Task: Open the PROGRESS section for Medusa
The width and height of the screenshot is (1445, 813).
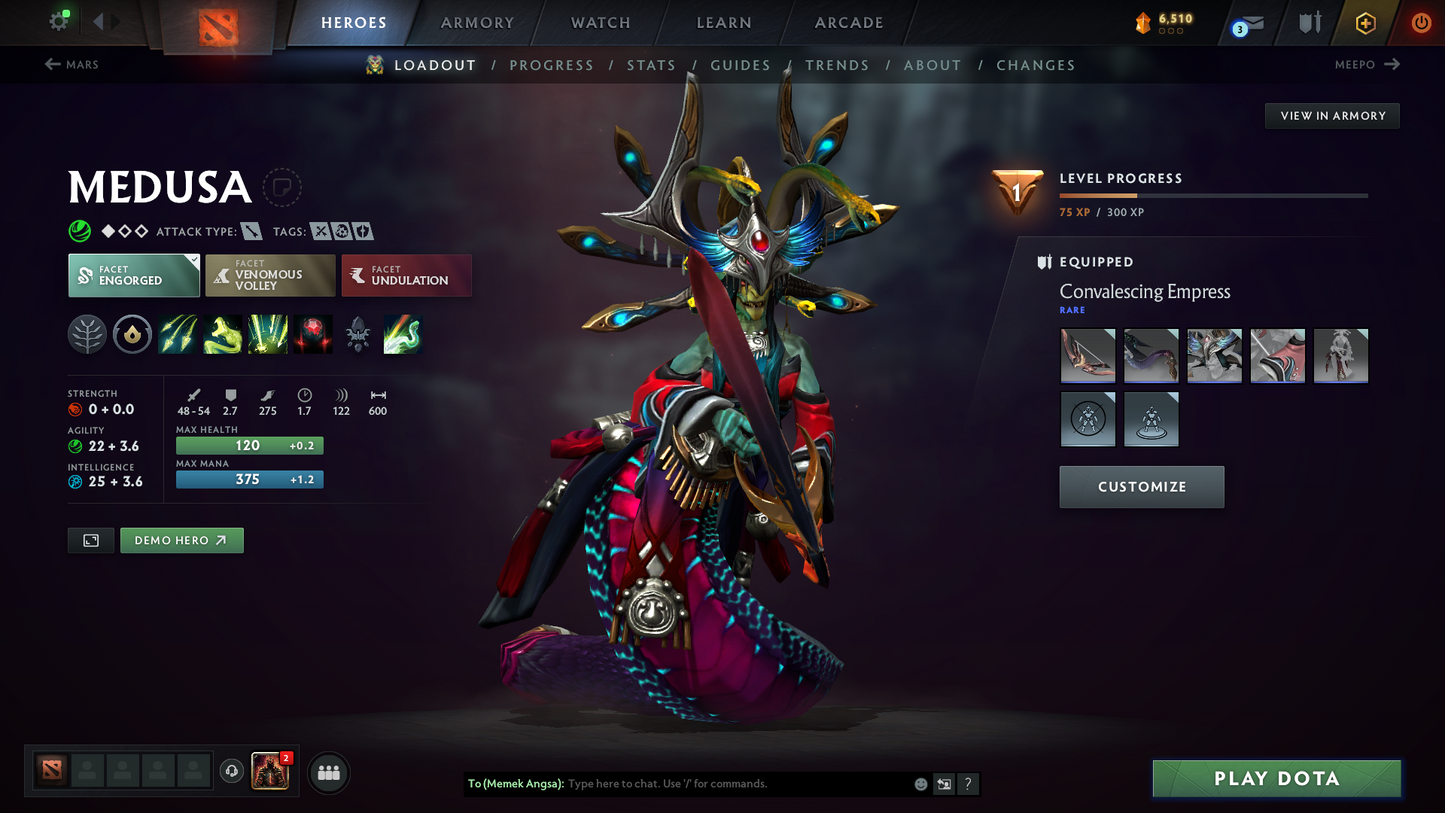Action: point(551,65)
